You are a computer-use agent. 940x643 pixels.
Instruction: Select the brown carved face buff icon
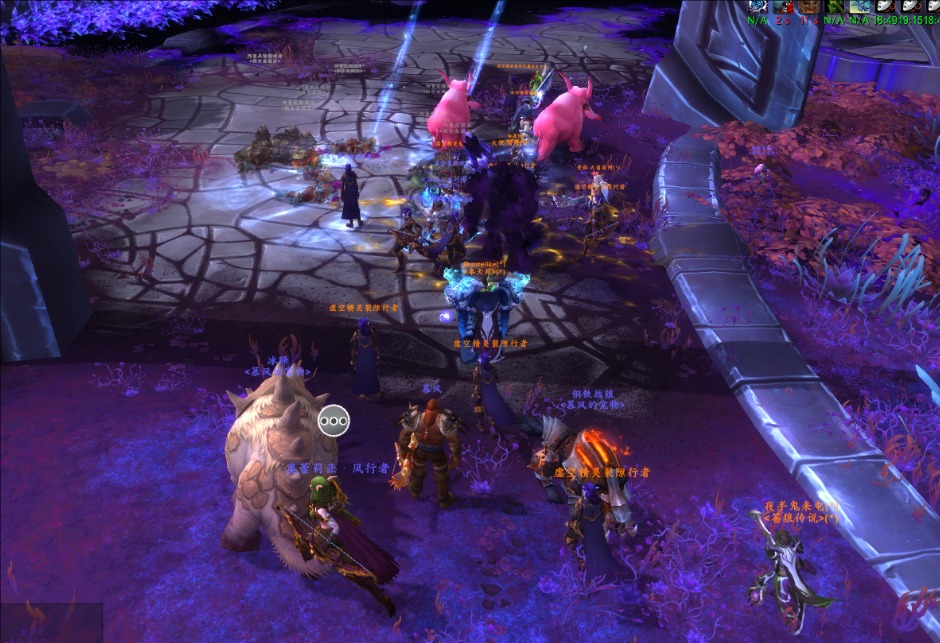coord(808,6)
